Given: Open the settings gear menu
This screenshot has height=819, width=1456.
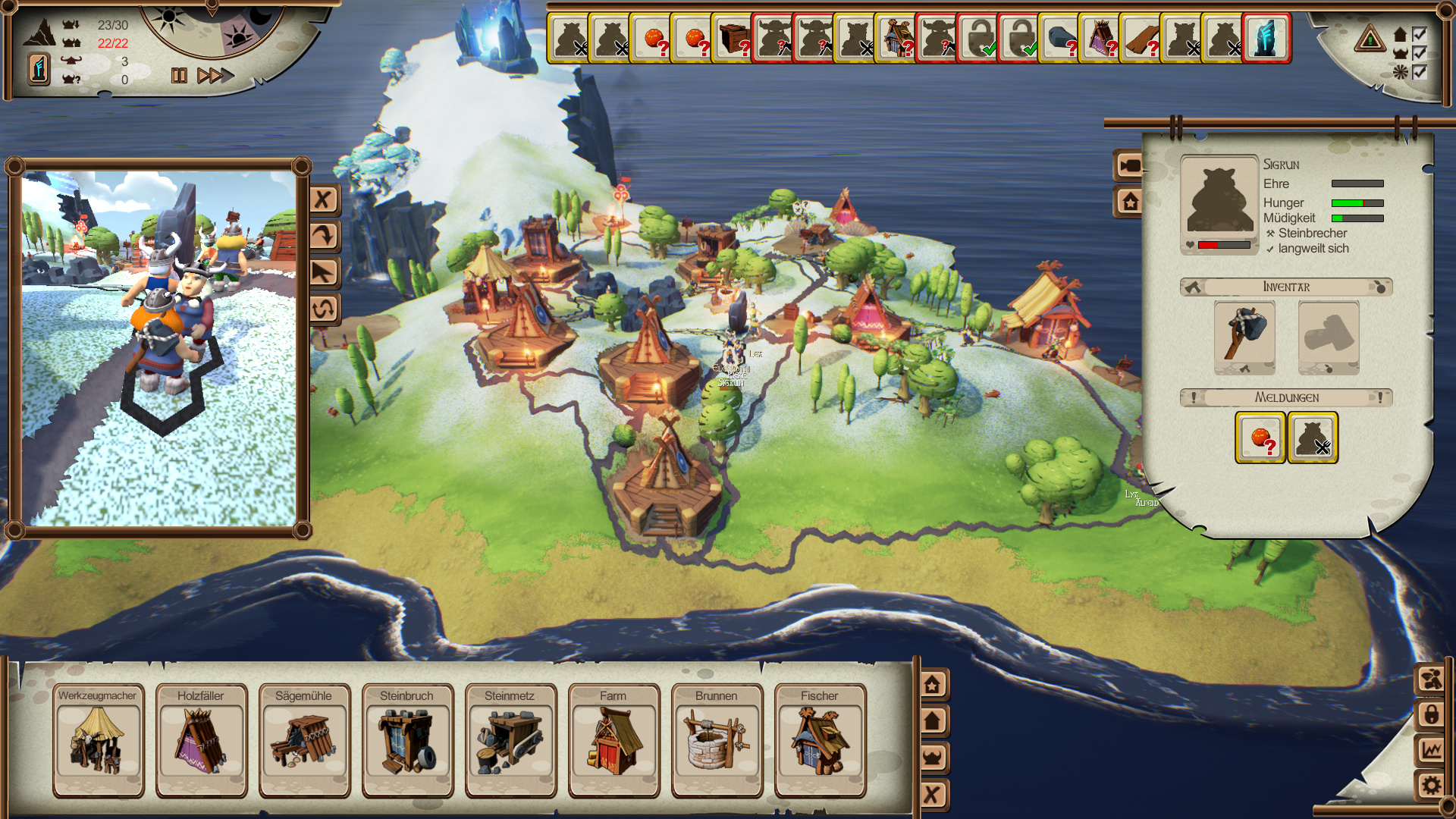Looking at the screenshot, I should point(1431,786).
